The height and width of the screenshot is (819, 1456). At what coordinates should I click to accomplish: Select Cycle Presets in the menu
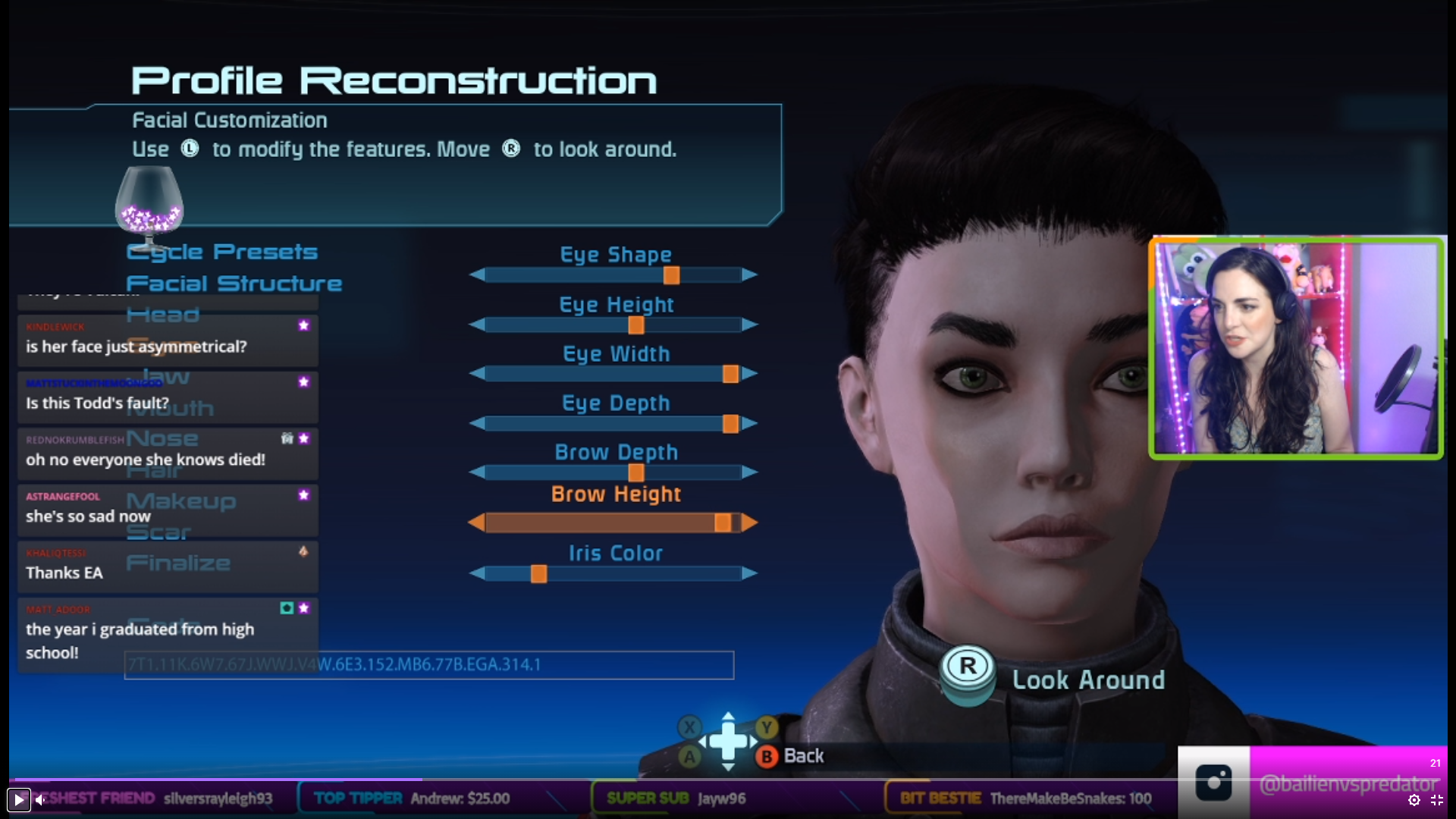[x=222, y=252]
